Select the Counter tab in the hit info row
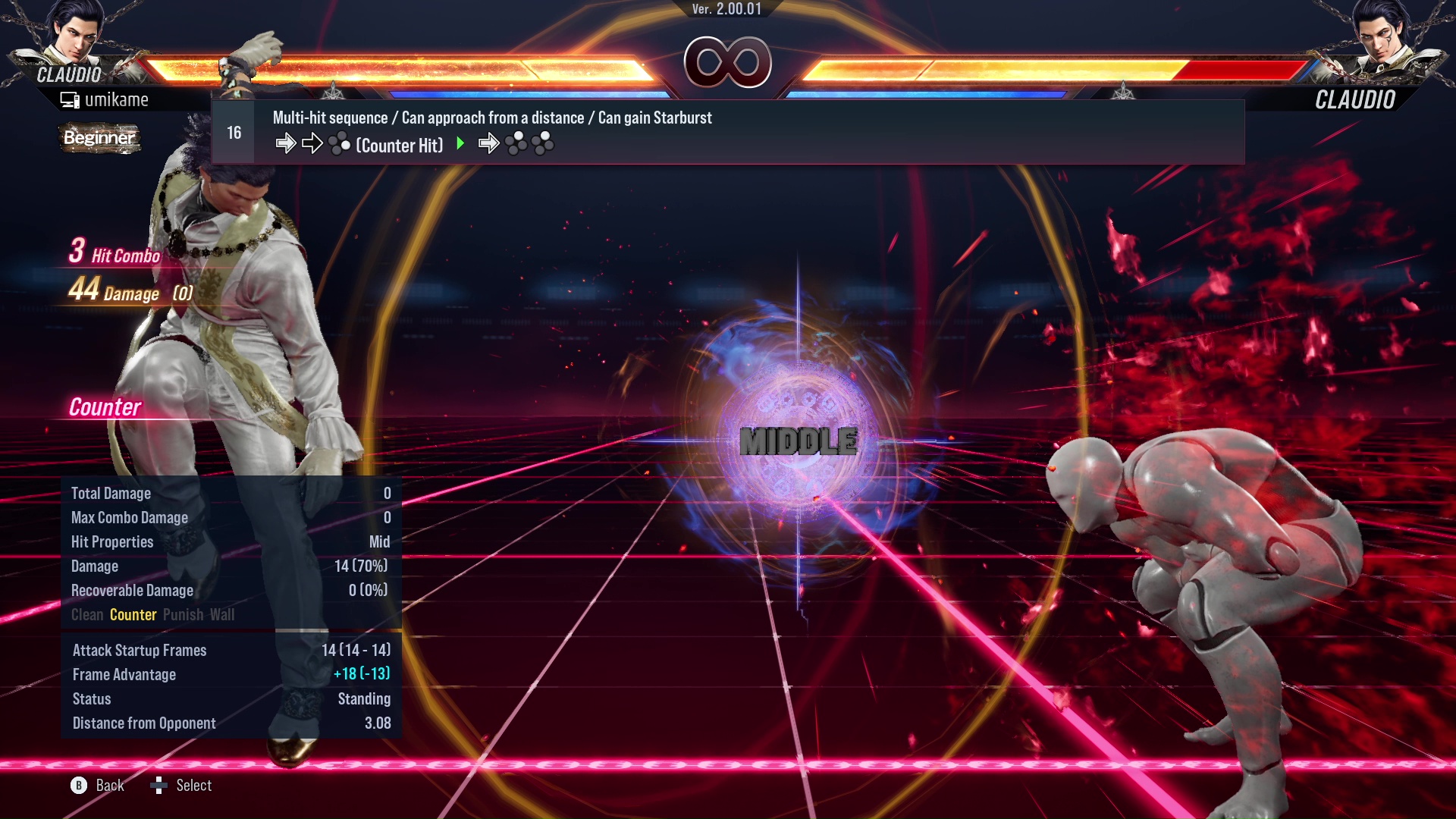This screenshot has height=819, width=1456. (x=133, y=614)
